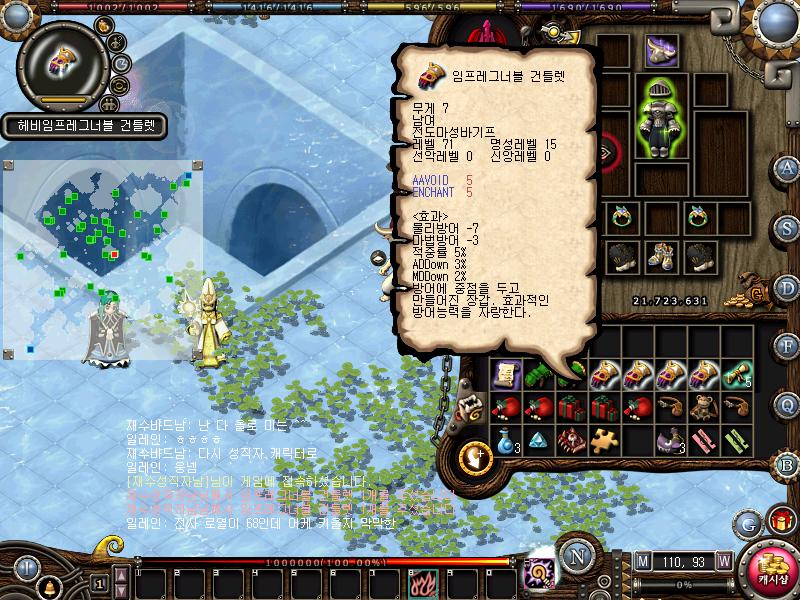Click the round F side button
800x600 pixels.
pyautogui.click(x=787, y=346)
